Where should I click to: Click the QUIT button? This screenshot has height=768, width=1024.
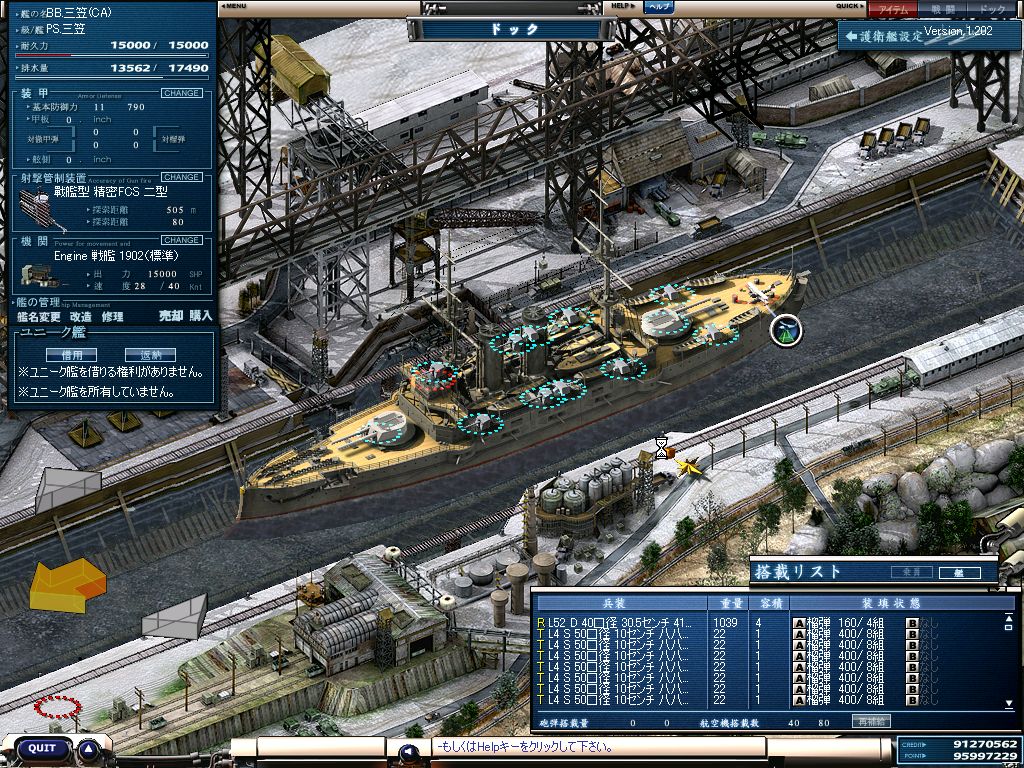pyautogui.click(x=42, y=748)
